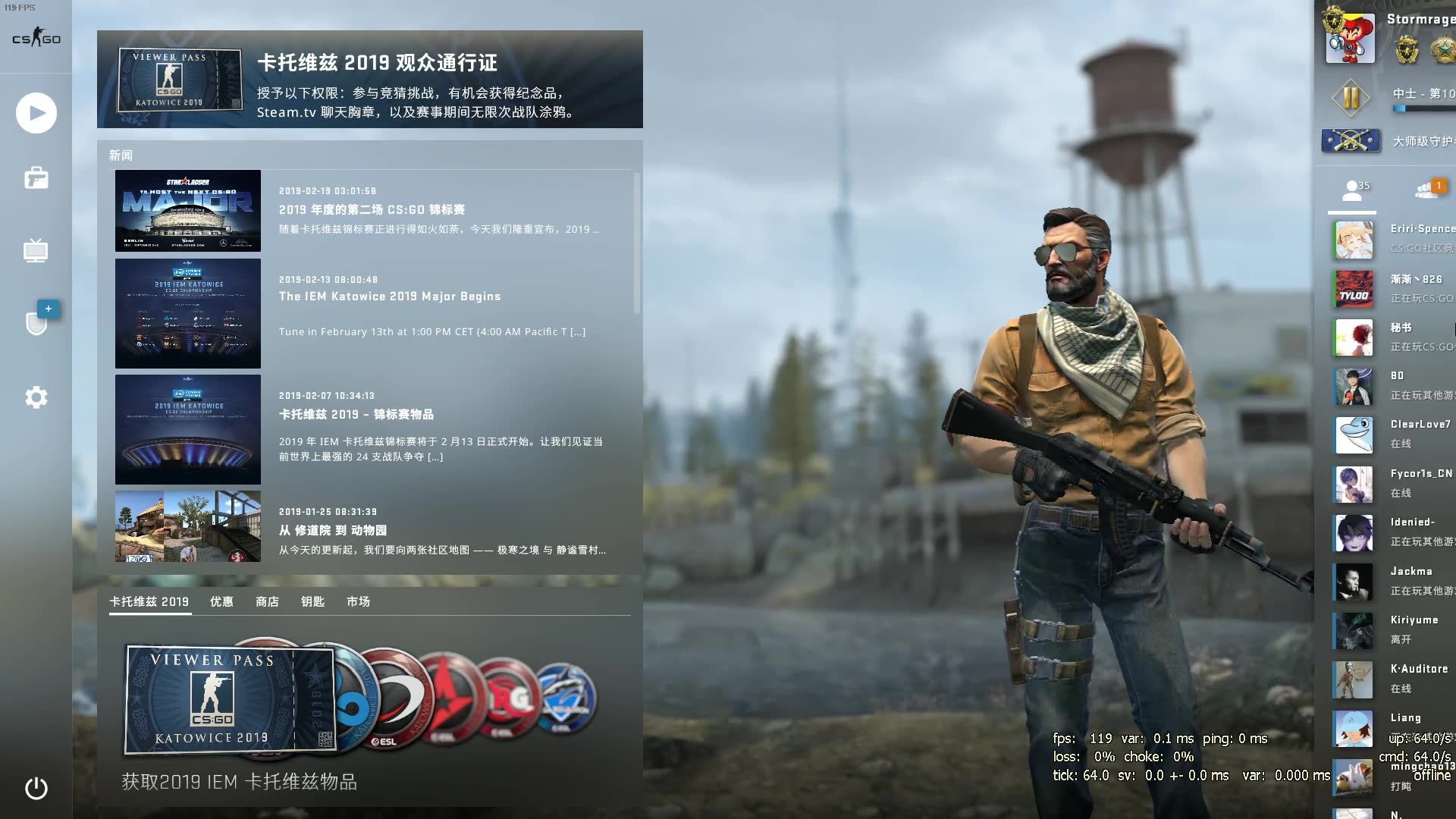Switch to the 商店 tab
This screenshot has height=819, width=1456.
click(267, 601)
